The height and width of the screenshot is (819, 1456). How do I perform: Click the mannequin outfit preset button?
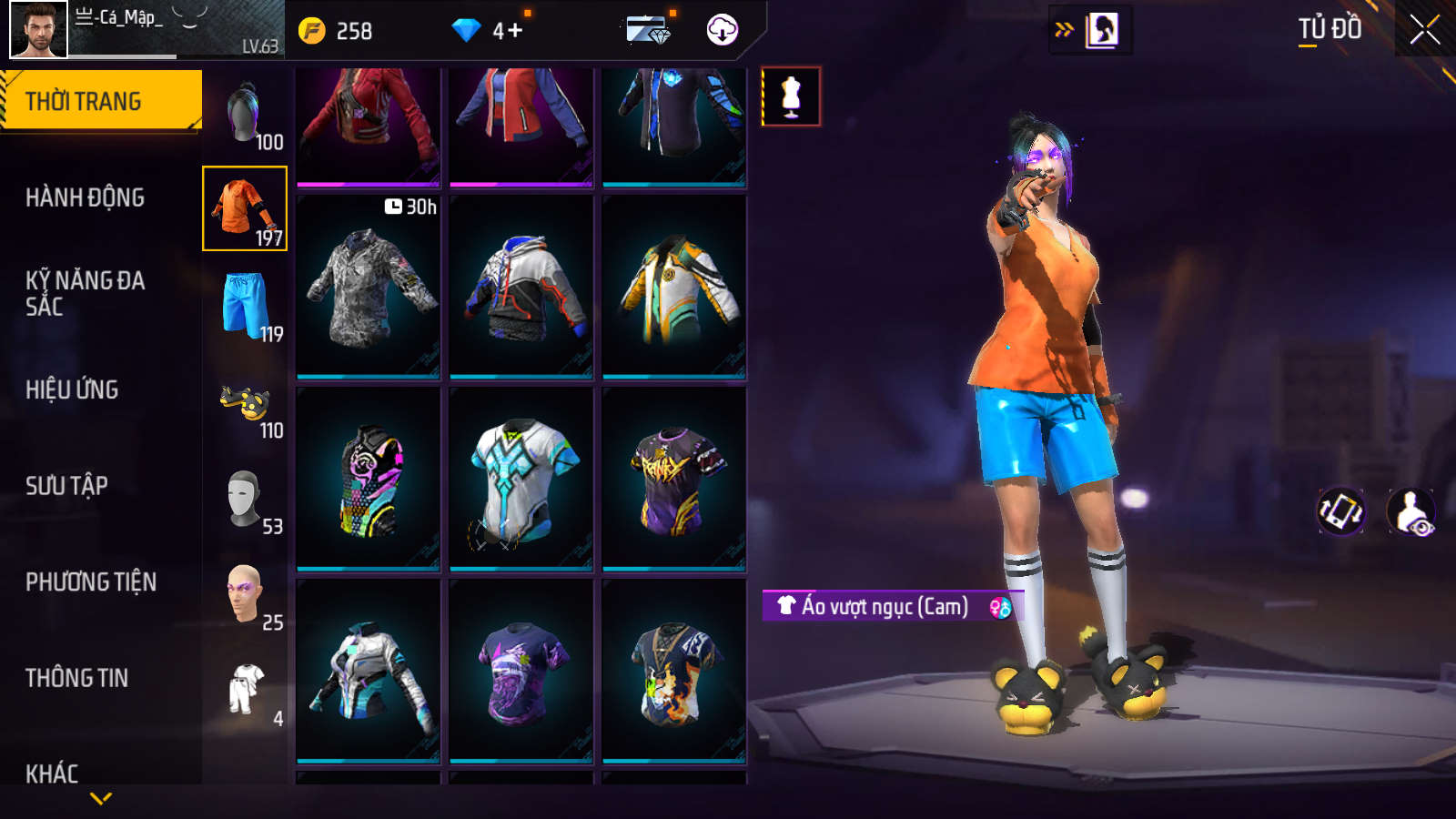coord(791,96)
